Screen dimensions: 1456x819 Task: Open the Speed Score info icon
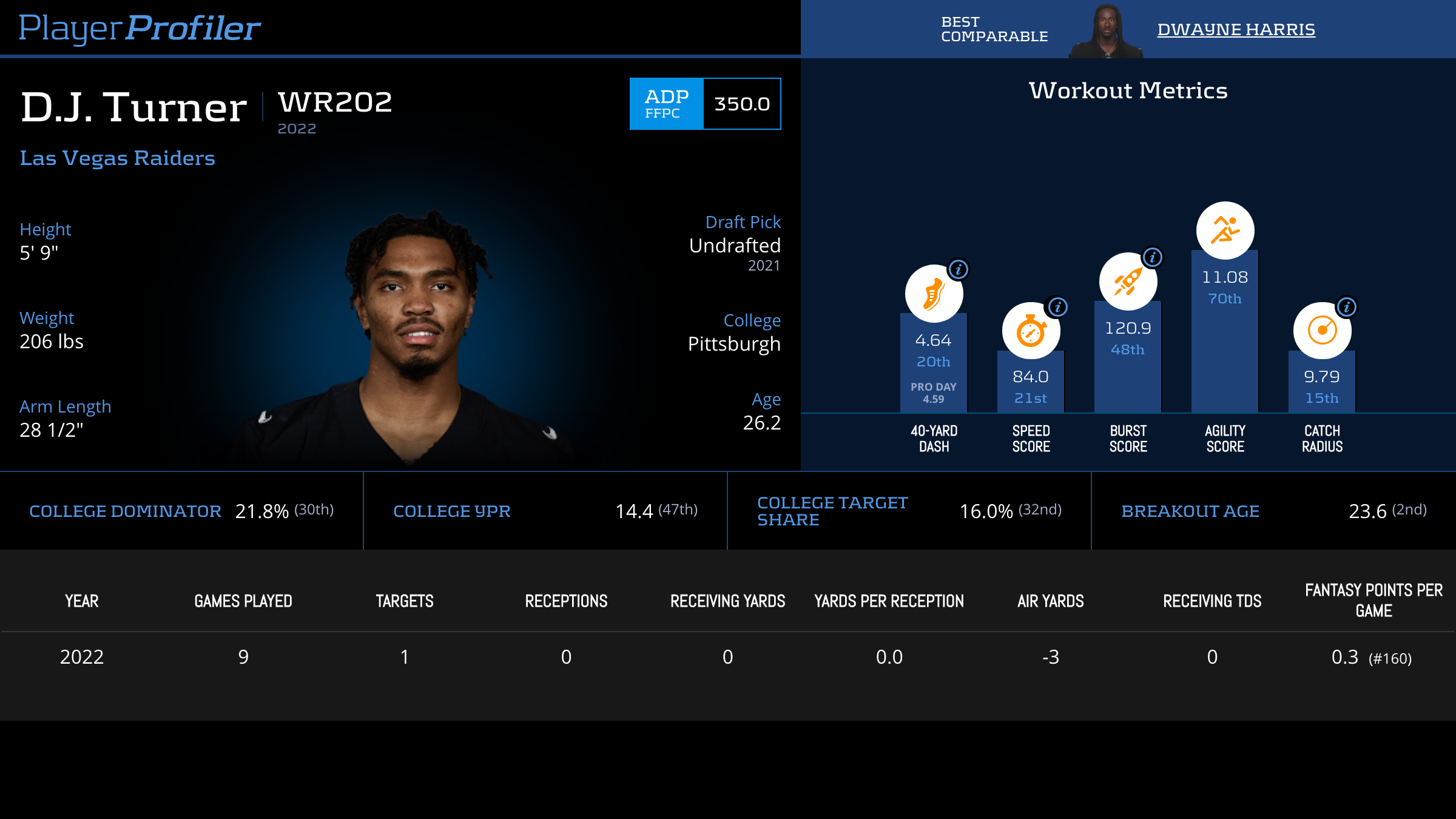tap(1057, 307)
